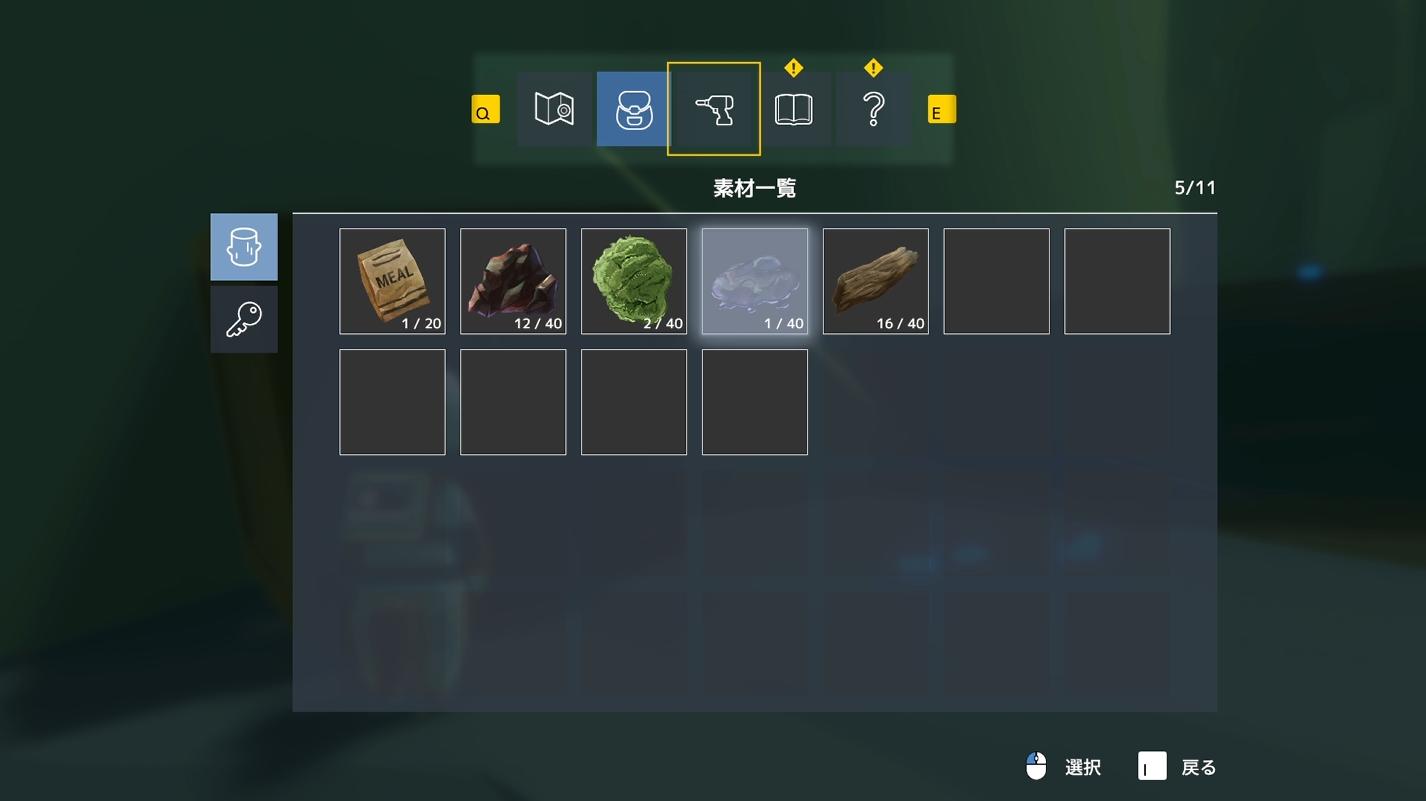The width and height of the screenshot is (1426, 801).
Task: Click the 5/11 page indicator
Action: (x=1194, y=186)
